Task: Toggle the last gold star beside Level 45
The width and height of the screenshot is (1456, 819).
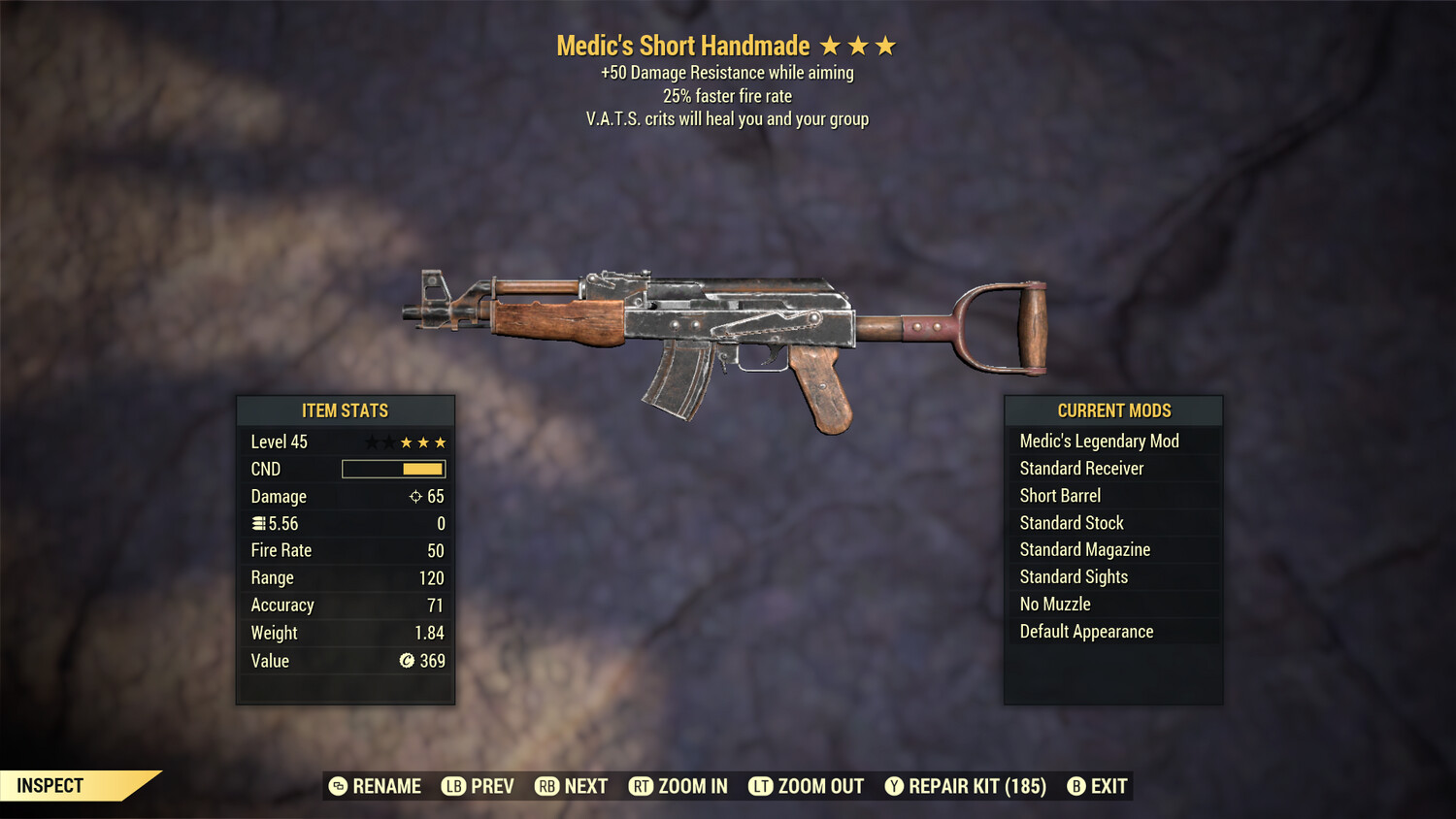Action: [x=442, y=442]
